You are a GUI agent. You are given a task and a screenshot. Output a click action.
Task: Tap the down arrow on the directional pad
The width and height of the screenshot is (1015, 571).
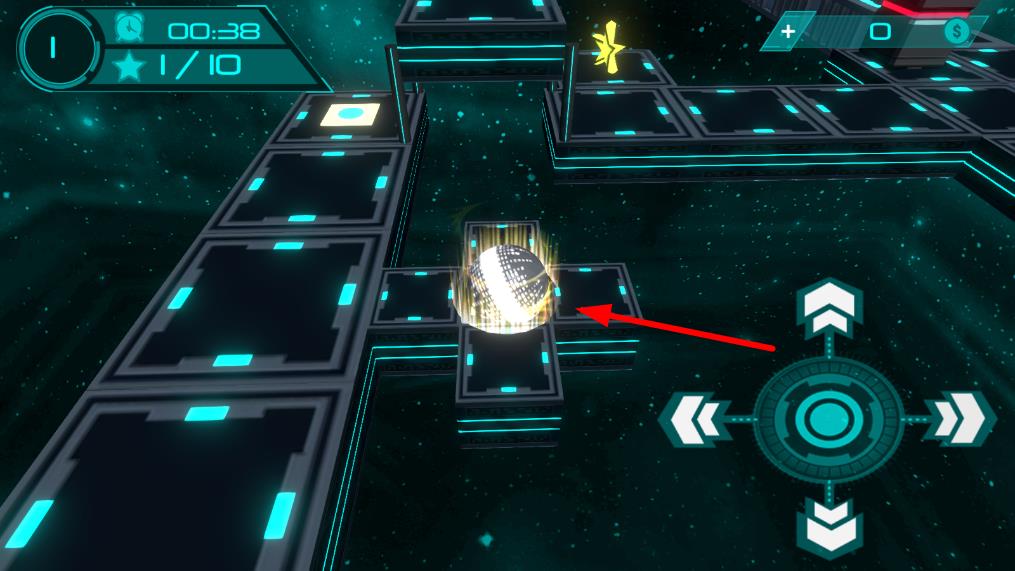[828, 526]
